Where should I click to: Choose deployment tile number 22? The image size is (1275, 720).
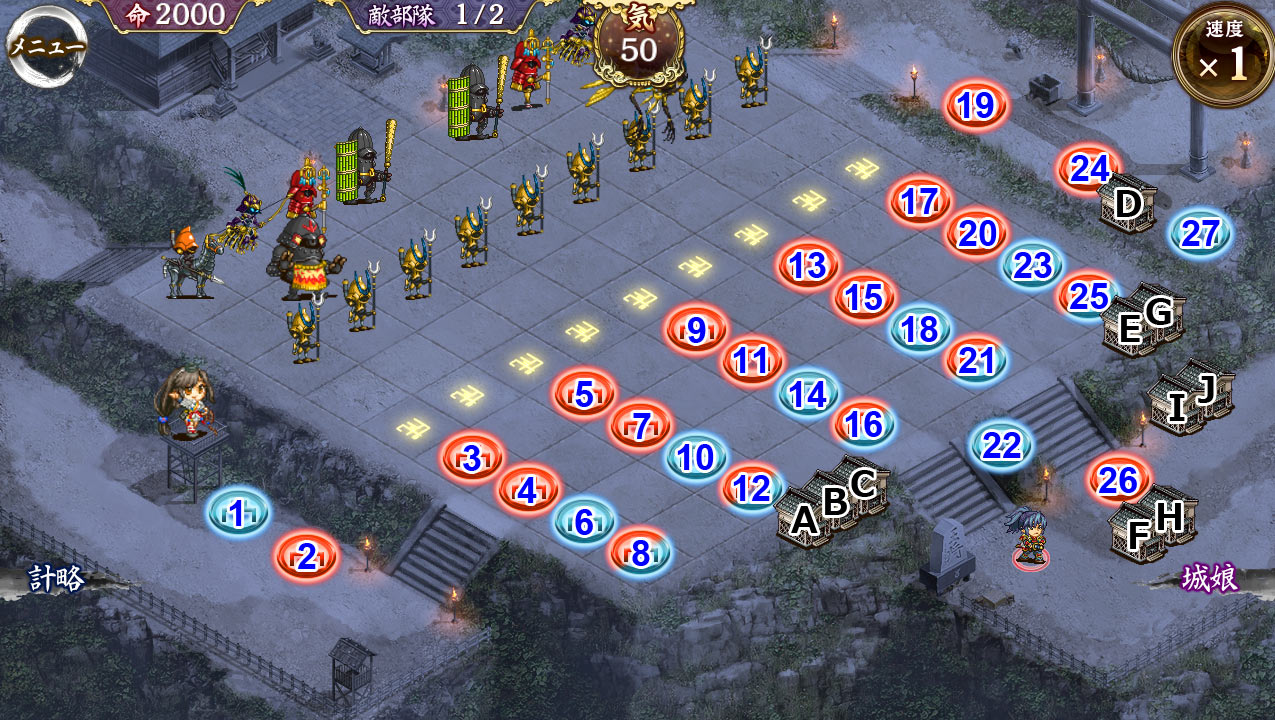pyautogui.click(x=1002, y=445)
